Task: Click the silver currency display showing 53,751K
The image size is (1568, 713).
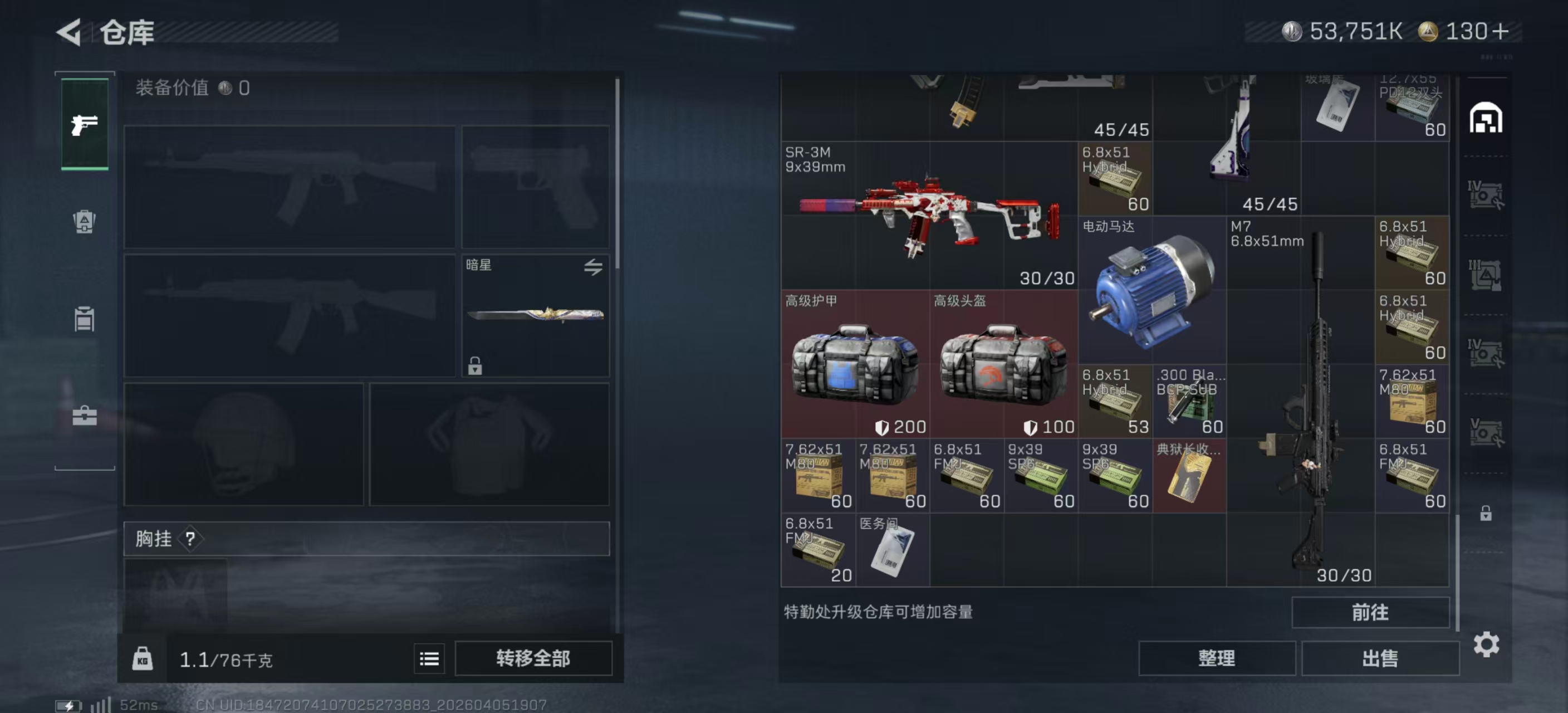Action: [x=1342, y=31]
